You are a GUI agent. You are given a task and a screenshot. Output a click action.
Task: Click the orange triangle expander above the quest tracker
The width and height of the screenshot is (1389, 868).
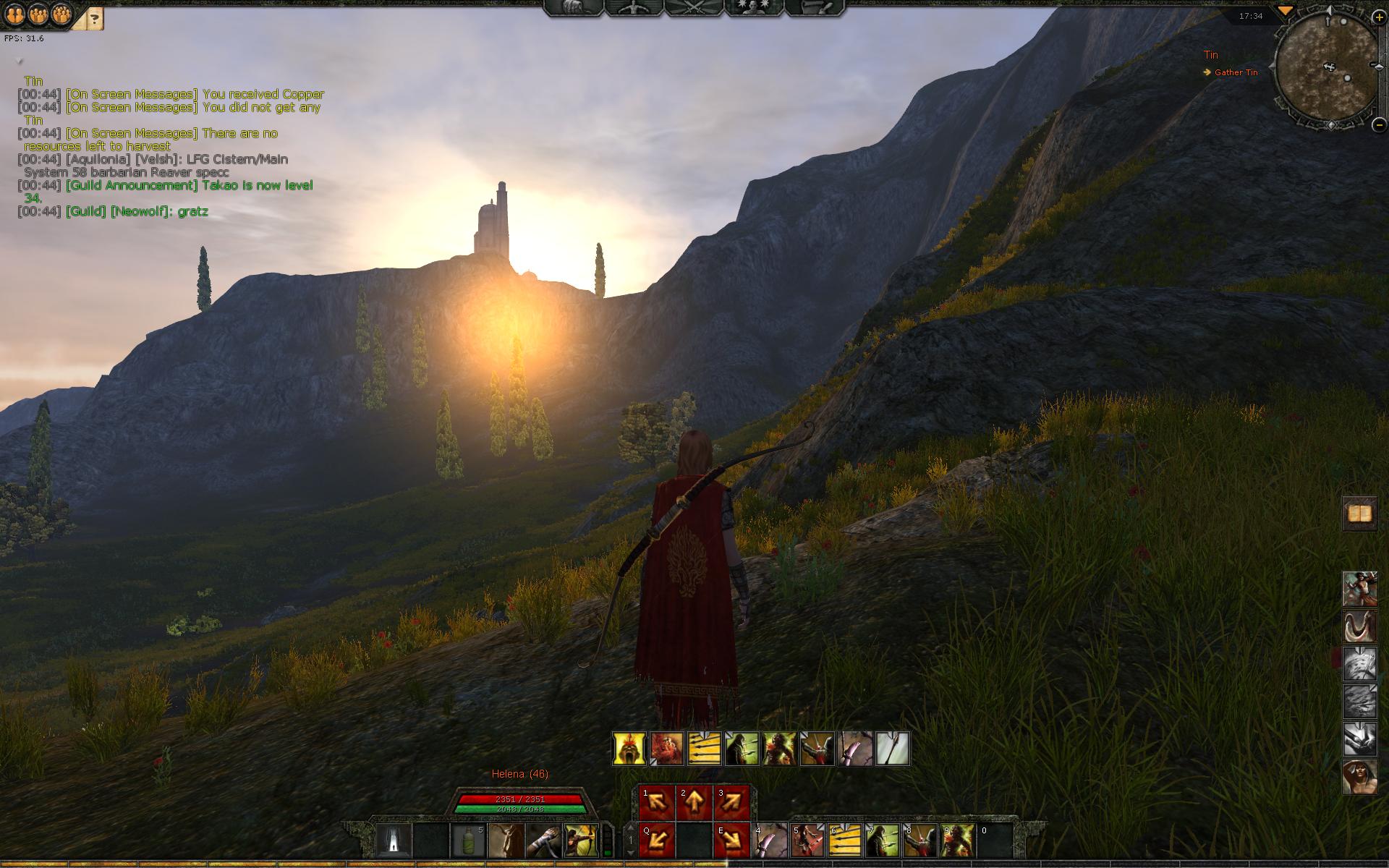click(1285, 11)
